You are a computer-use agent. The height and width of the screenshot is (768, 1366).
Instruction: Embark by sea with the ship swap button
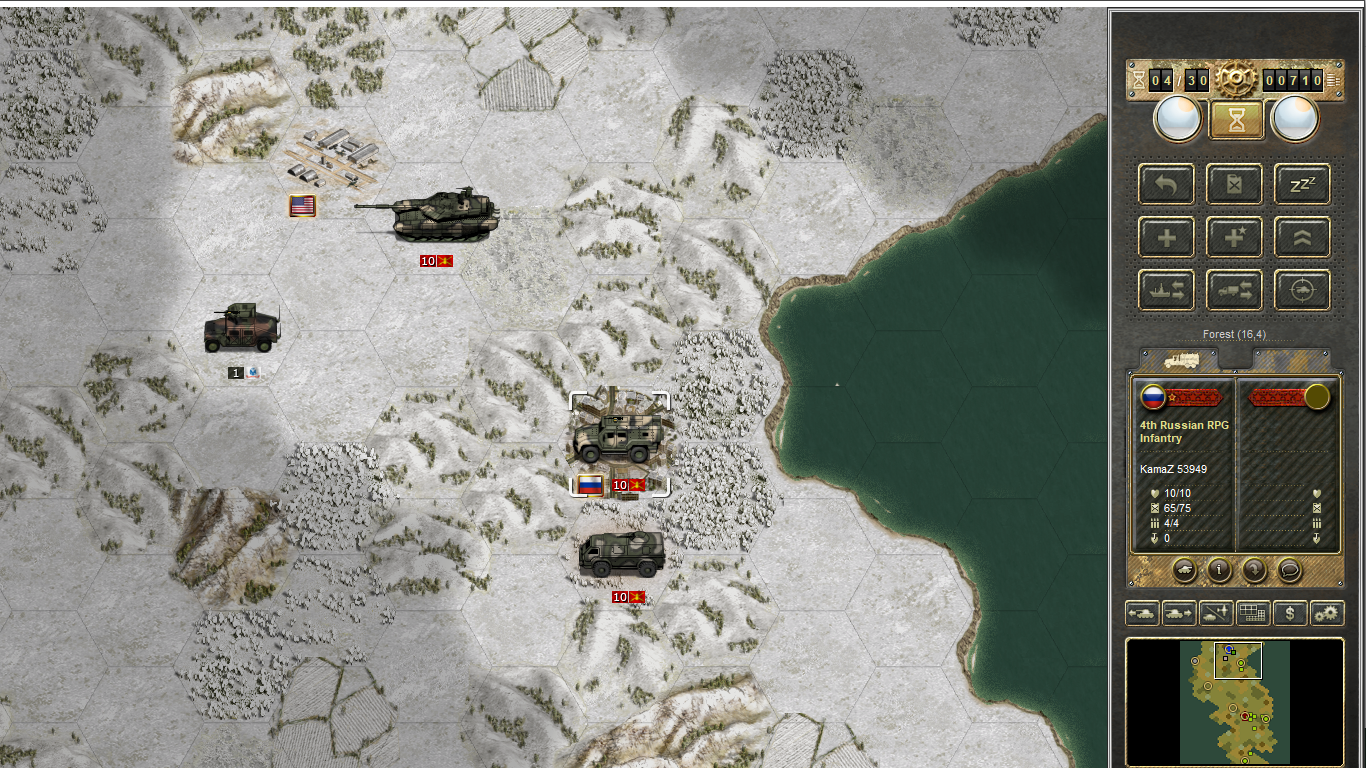pos(1166,291)
